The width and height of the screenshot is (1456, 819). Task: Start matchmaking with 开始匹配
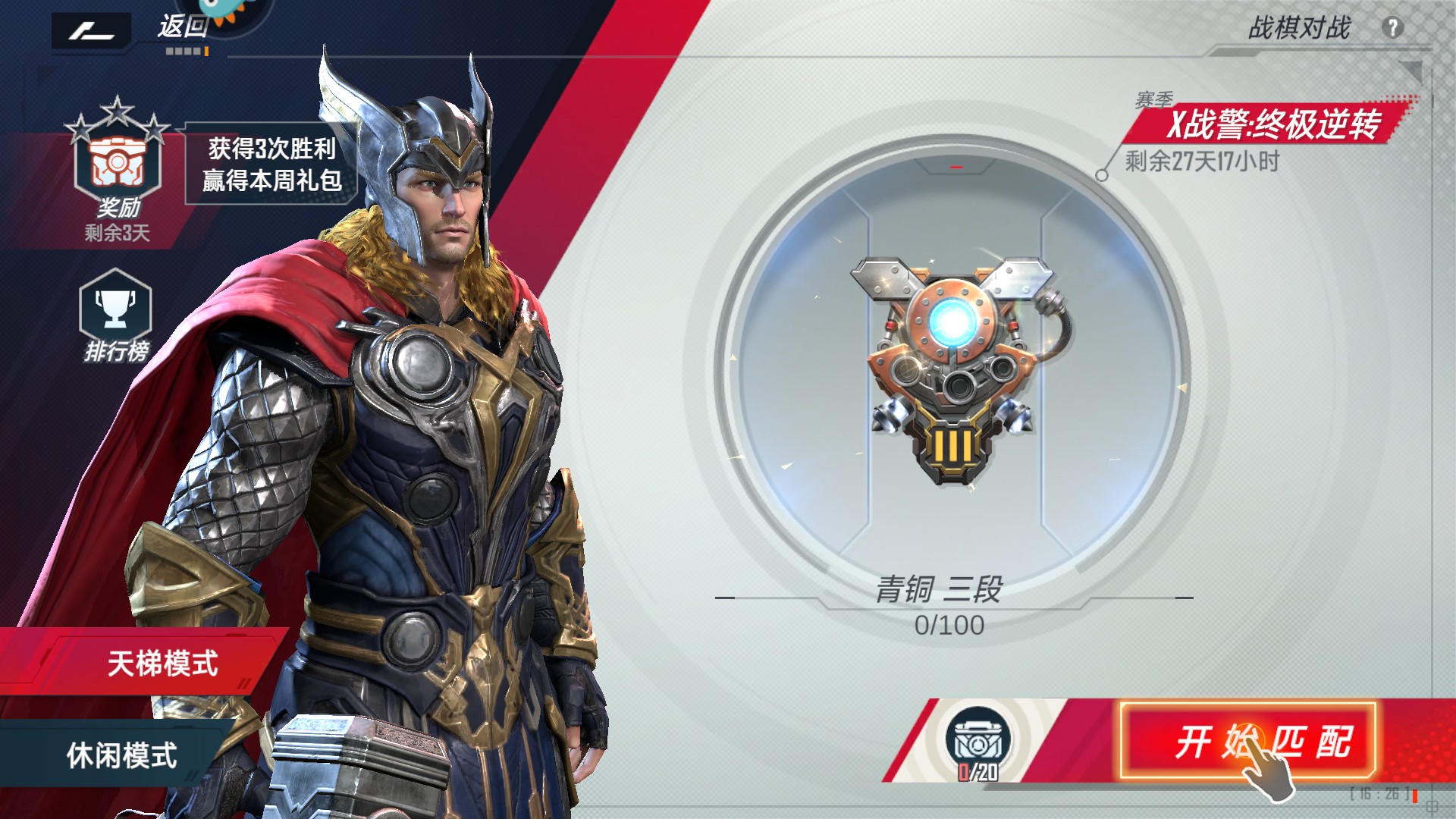[x=1247, y=741]
